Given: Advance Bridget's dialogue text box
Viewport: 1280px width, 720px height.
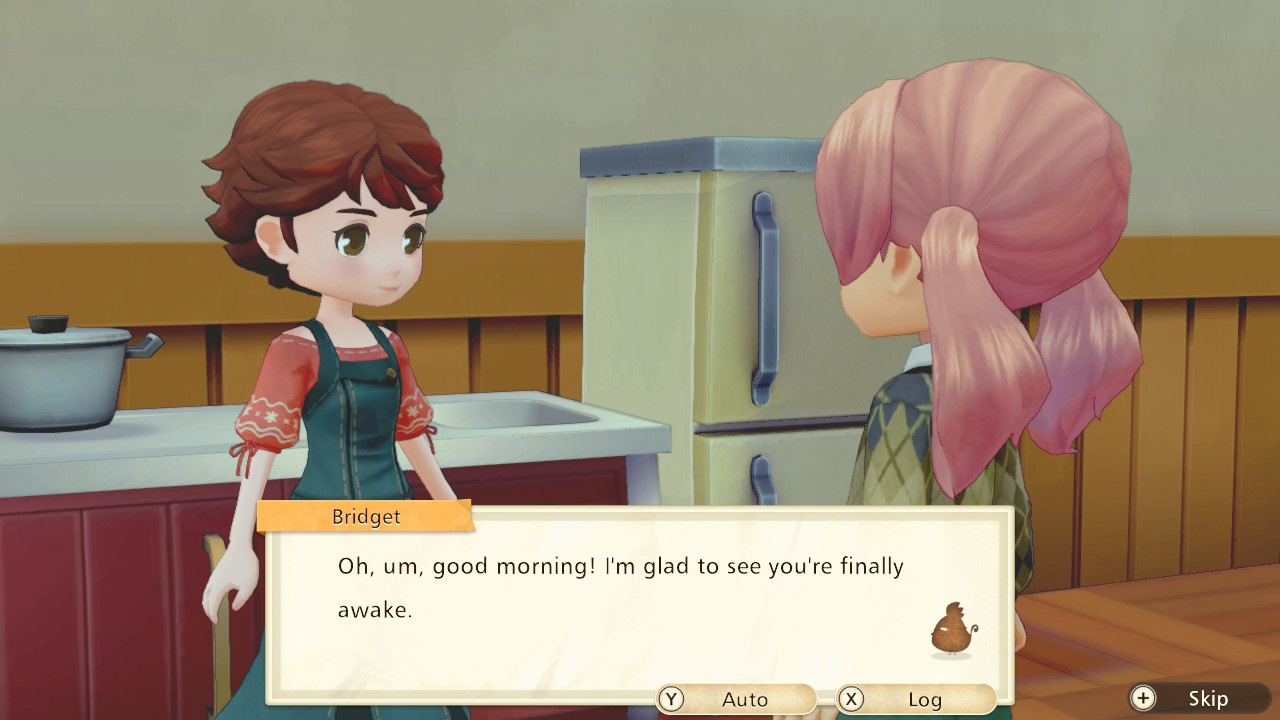Looking at the screenshot, I should tap(639, 600).
